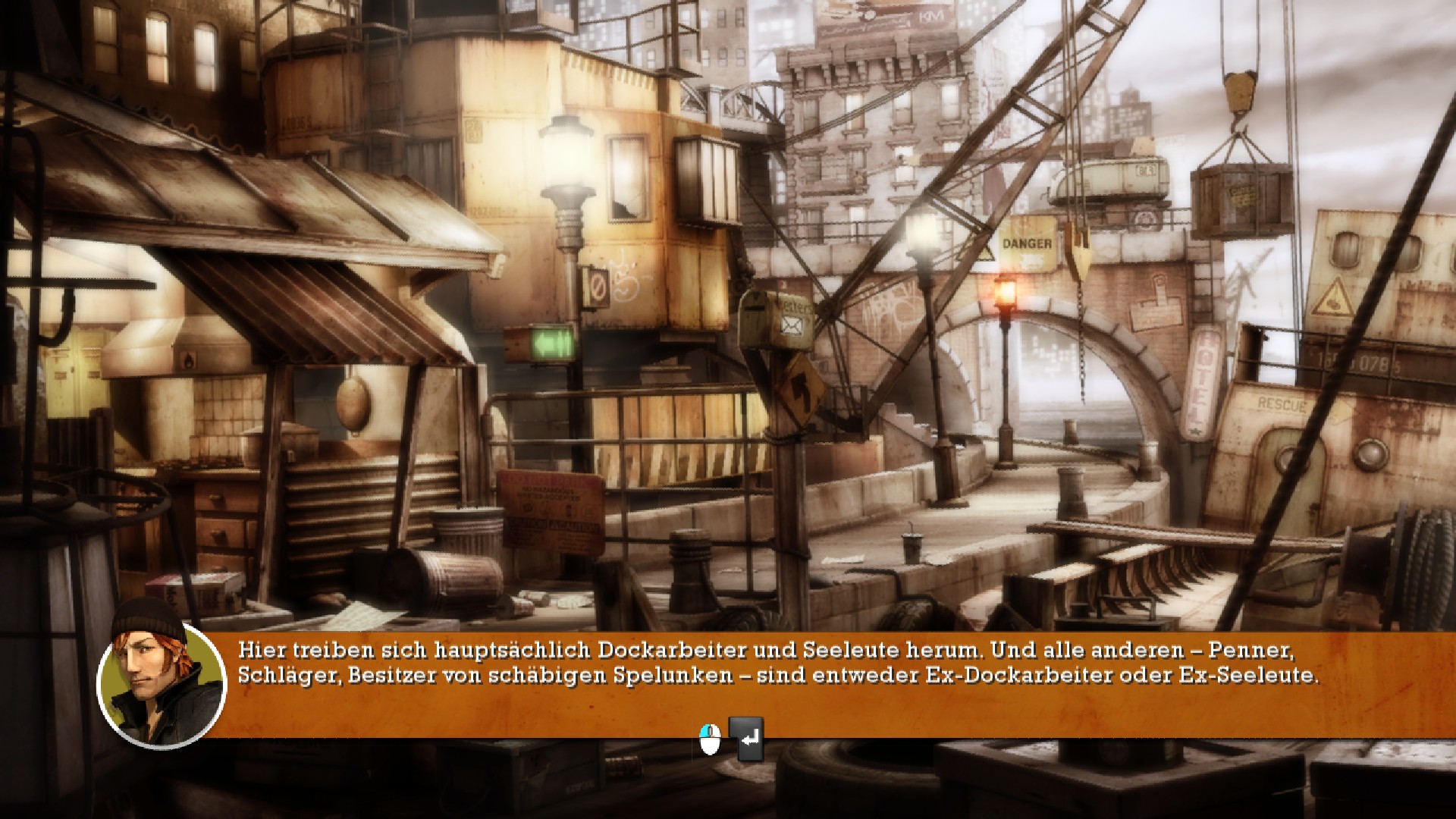Click the red-haired speaker portrait

(162, 685)
